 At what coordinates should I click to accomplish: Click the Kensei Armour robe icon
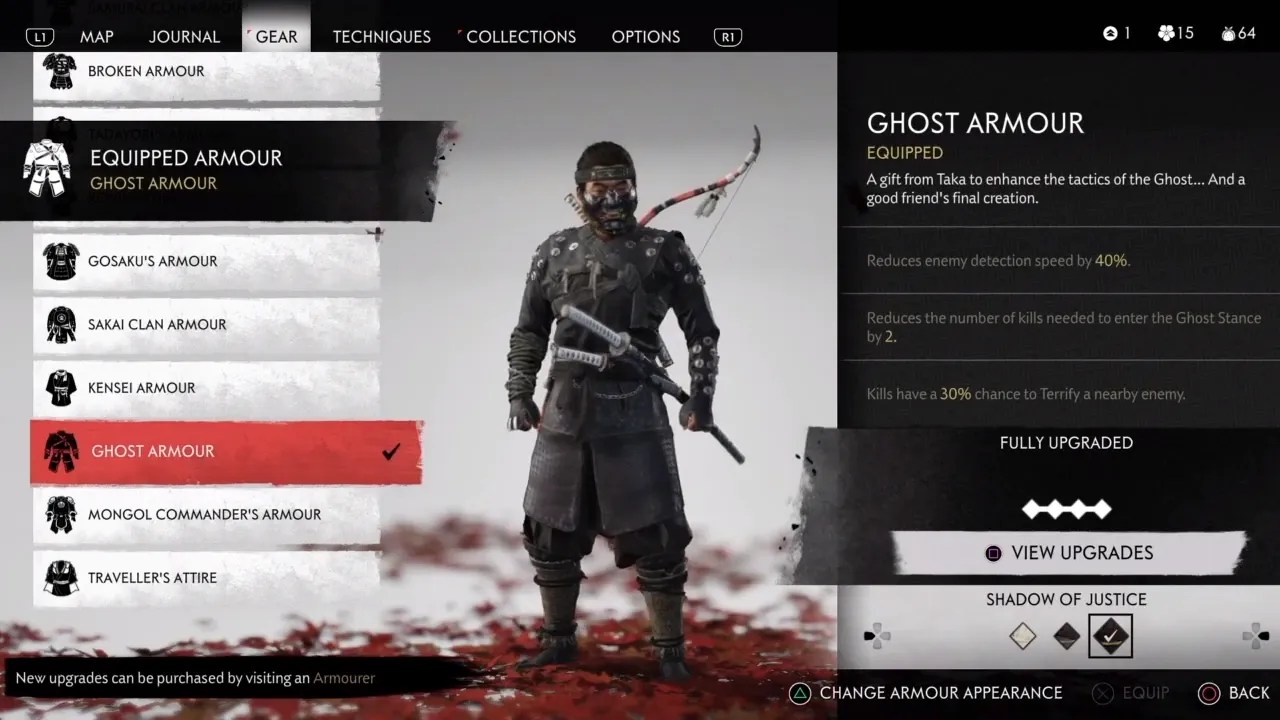coord(60,387)
